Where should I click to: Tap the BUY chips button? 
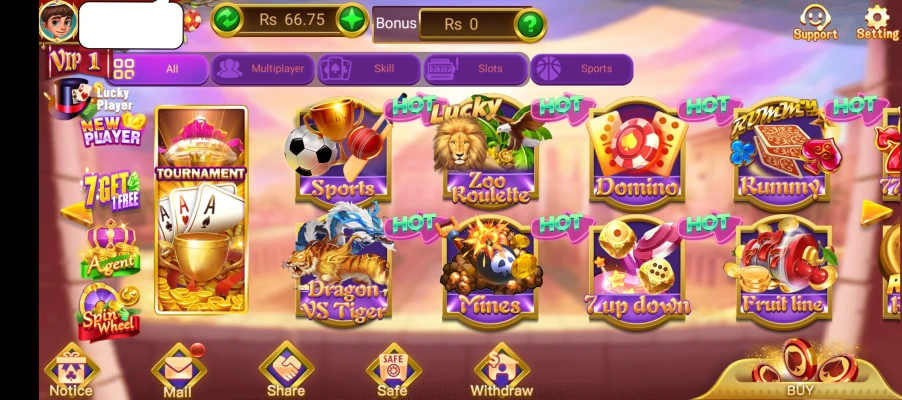(x=800, y=370)
